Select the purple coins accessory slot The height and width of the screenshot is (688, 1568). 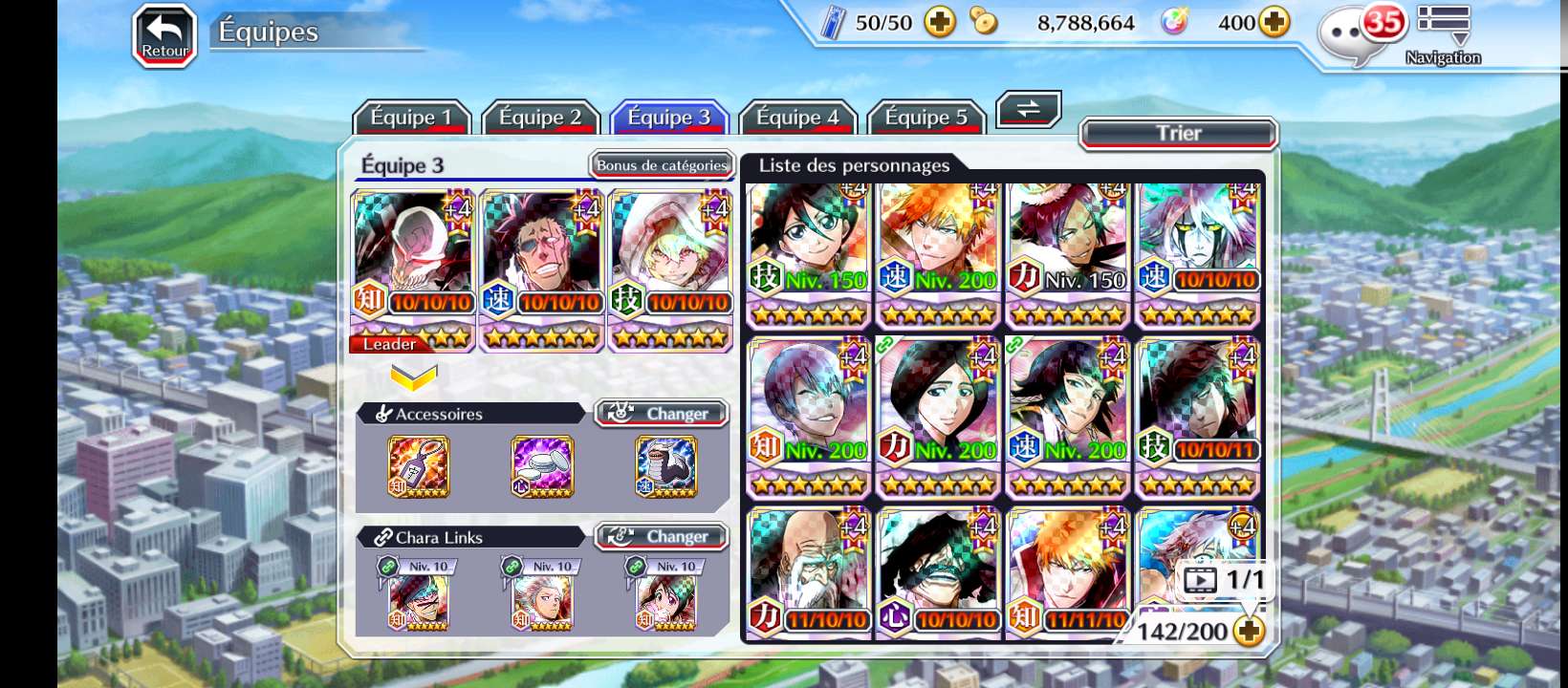coord(542,466)
